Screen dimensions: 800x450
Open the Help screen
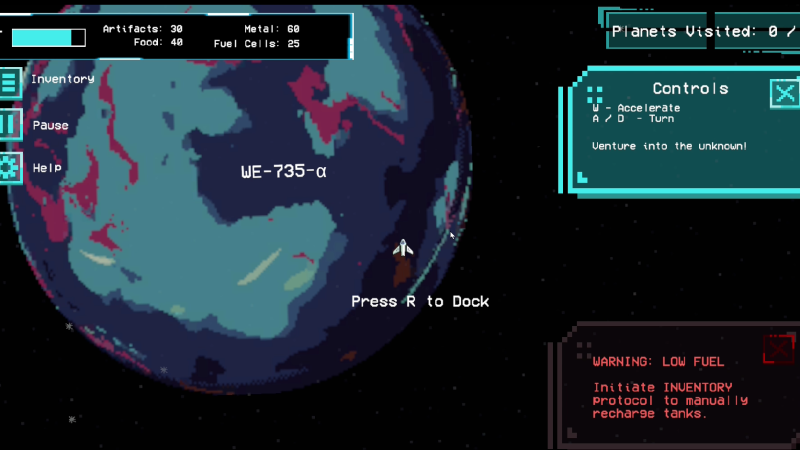(x=9, y=168)
